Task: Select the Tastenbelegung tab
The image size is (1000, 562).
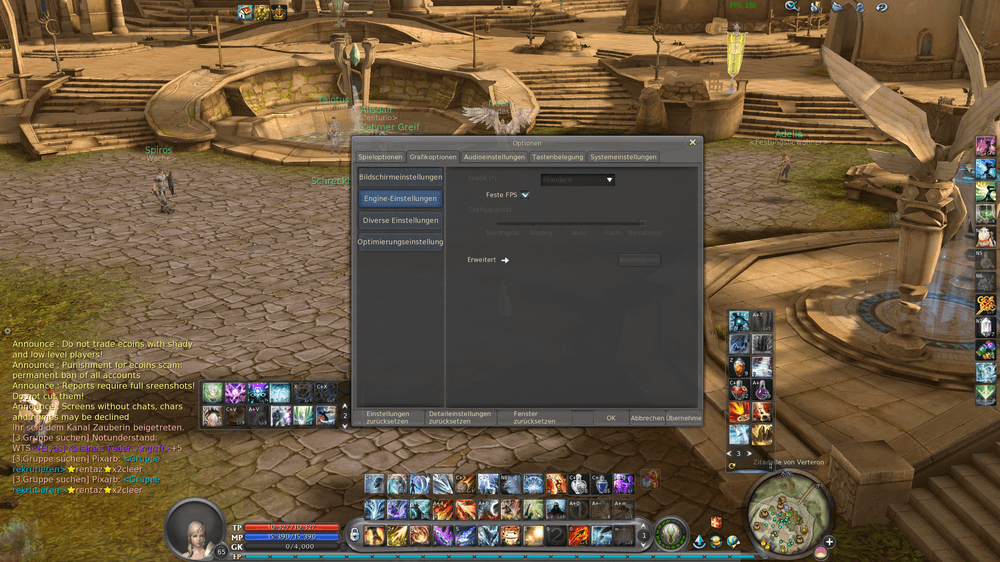Action: [557, 157]
